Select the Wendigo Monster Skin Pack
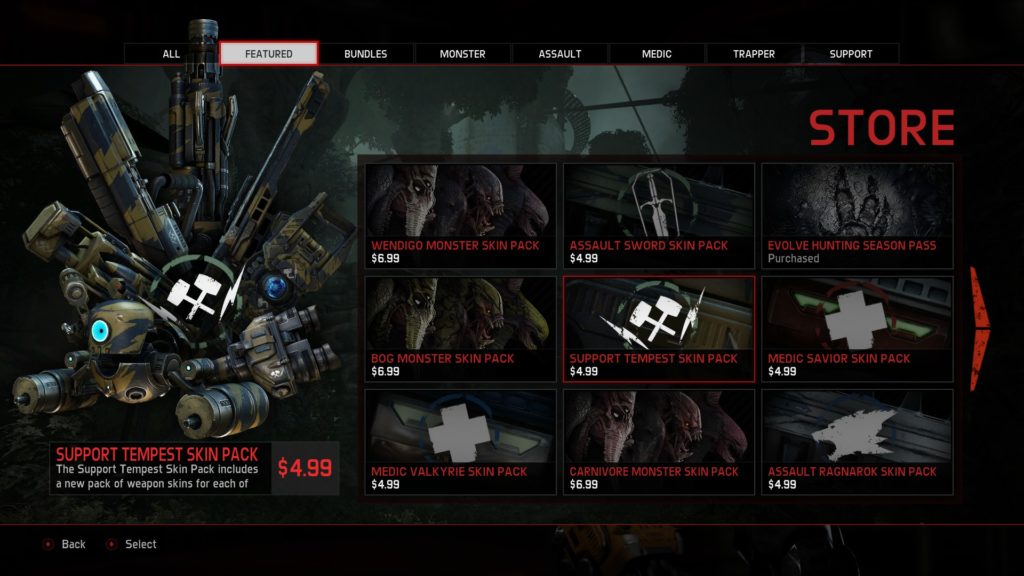Screen dimensions: 1024x576 coord(460,216)
